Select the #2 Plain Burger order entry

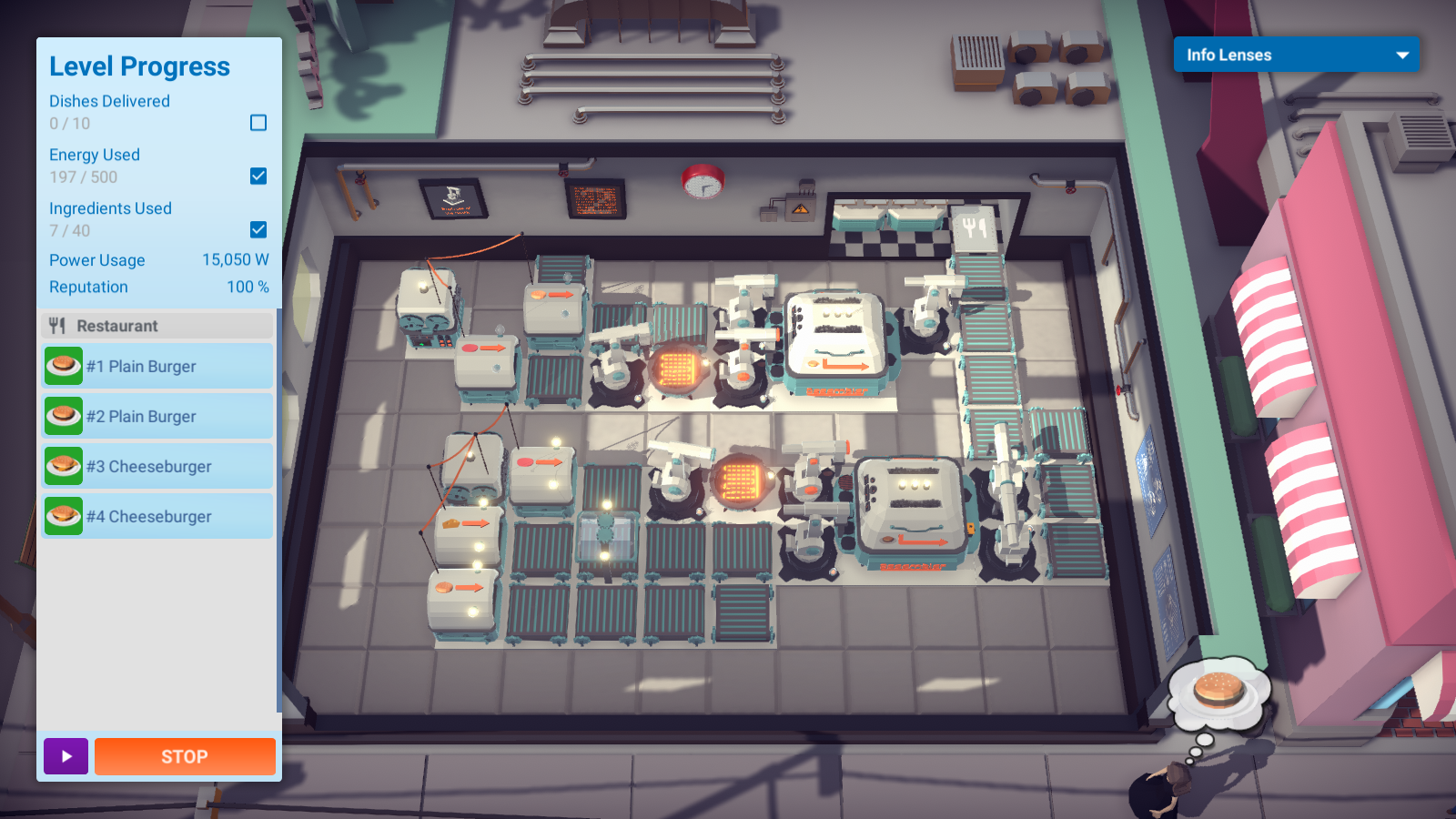pos(157,416)
